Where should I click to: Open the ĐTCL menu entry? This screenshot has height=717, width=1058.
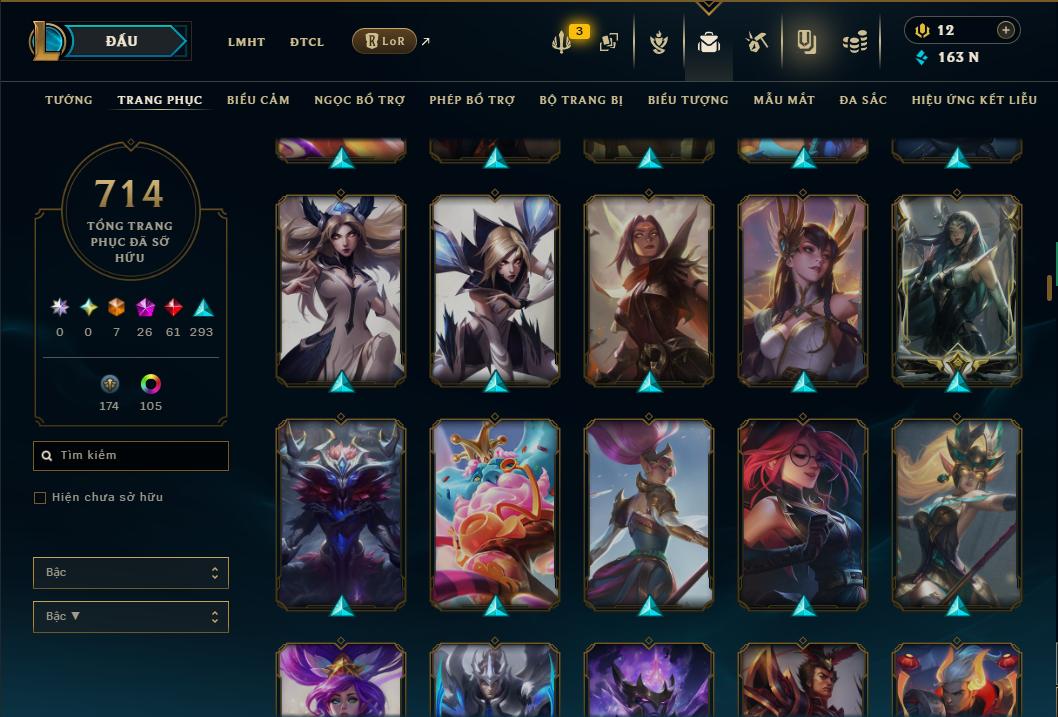pyautogui.click(x=307, y=42)
